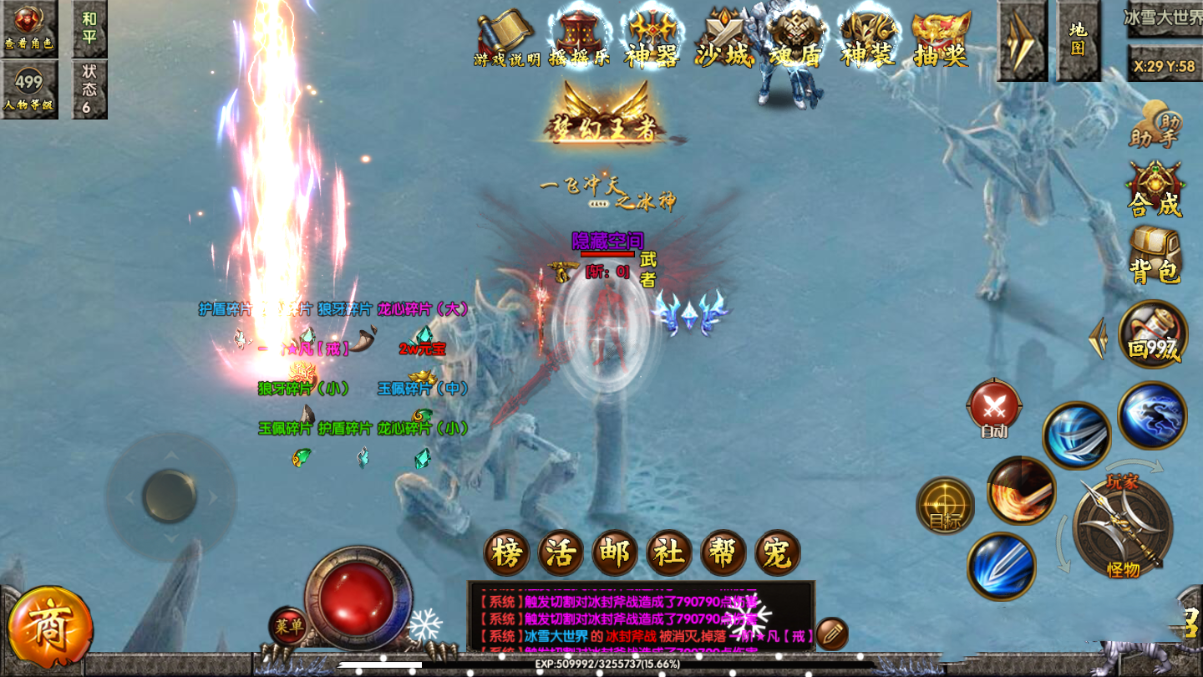
Task: Open the 商 shop orb
Action: [x=49, y=629]
